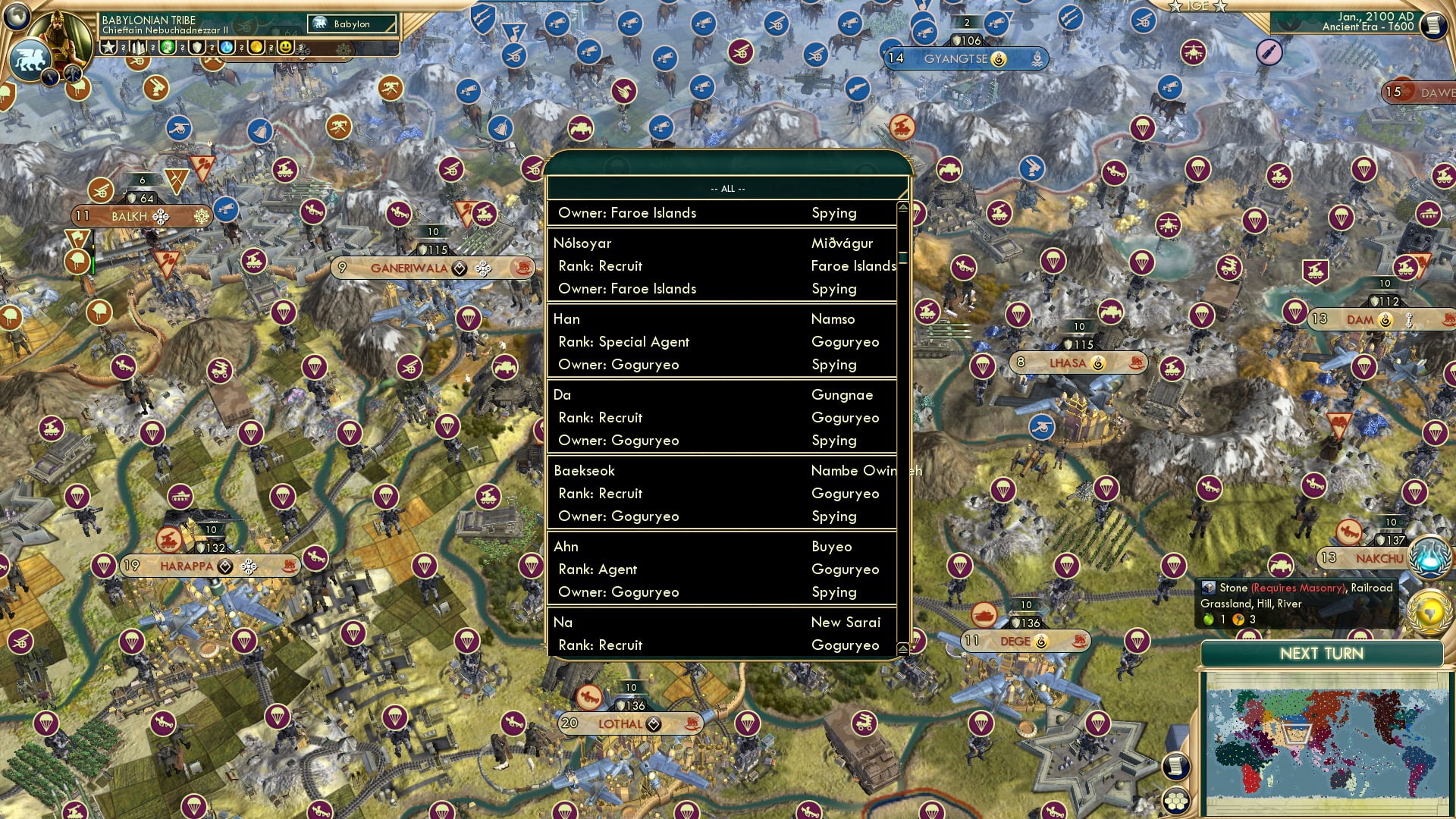This screenshot has width=1456, height=819.
Task: Click the science flask icon in the status bar
Action: [x=224, y=48]
